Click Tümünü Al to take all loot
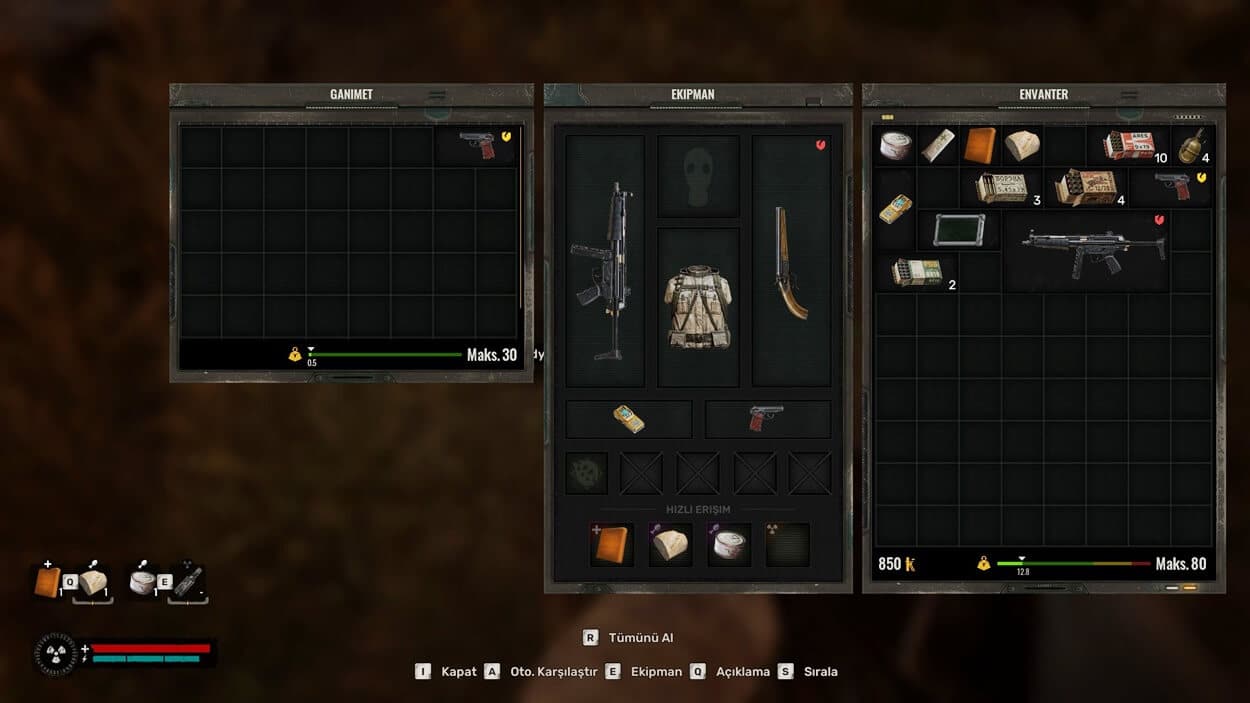The height and width of the screenshot is (703, 1250). pyautogui.click(x=640, y=638)
